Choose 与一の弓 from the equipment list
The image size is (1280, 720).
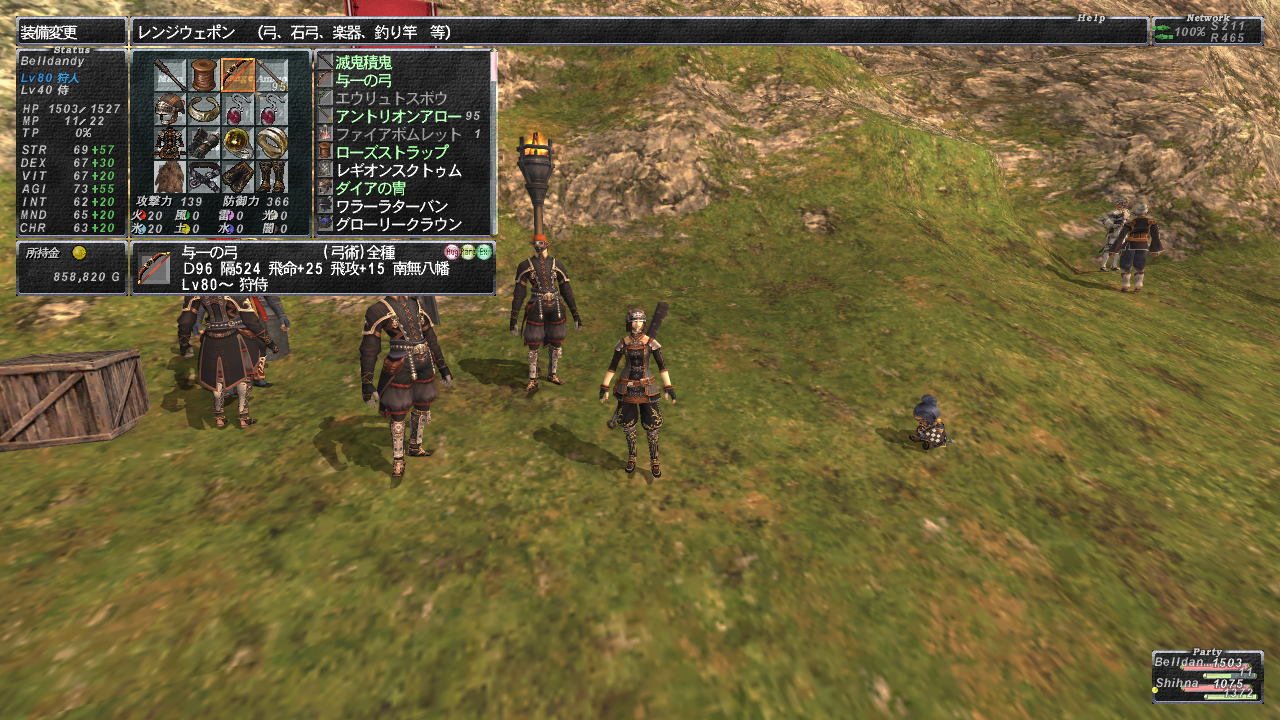point(364,80)
